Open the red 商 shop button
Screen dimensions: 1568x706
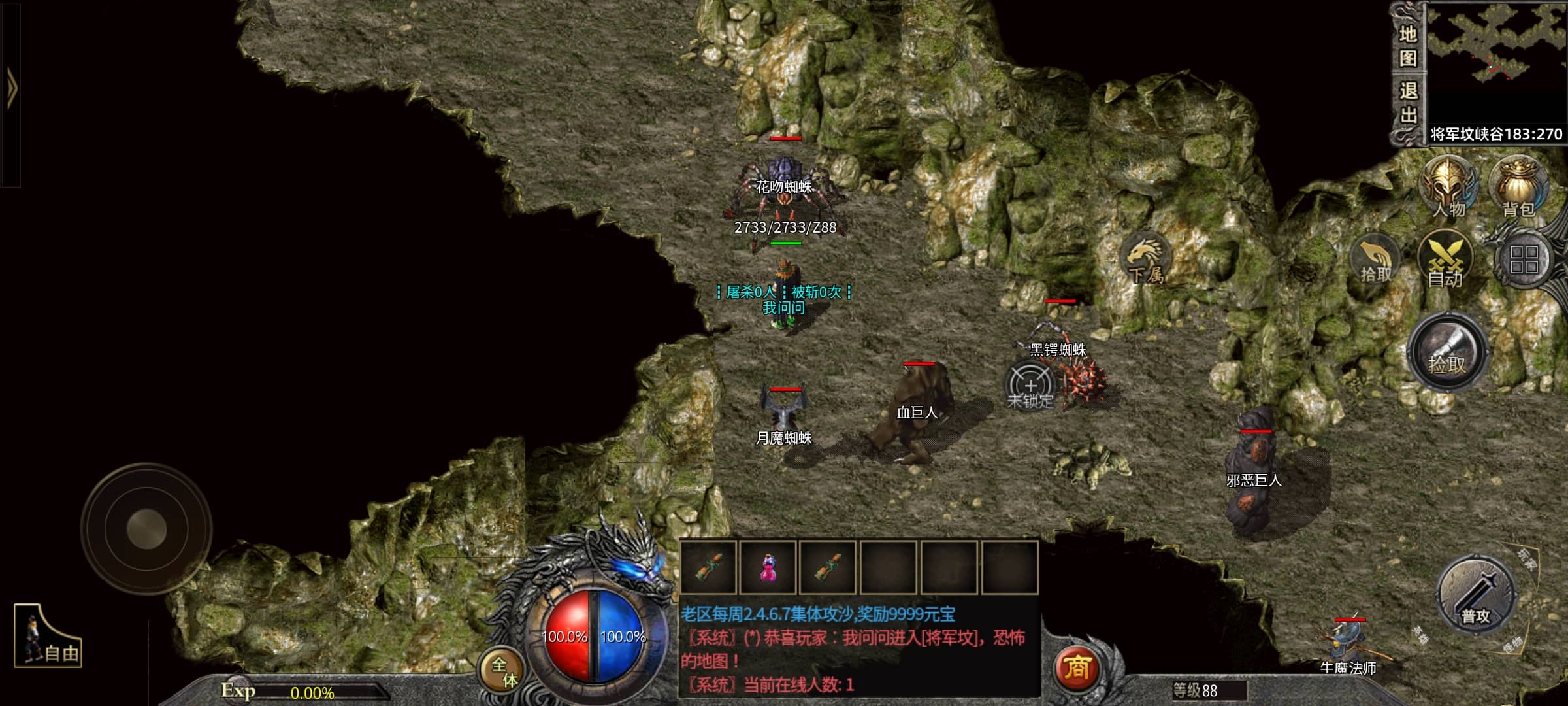click(1077, 668)
